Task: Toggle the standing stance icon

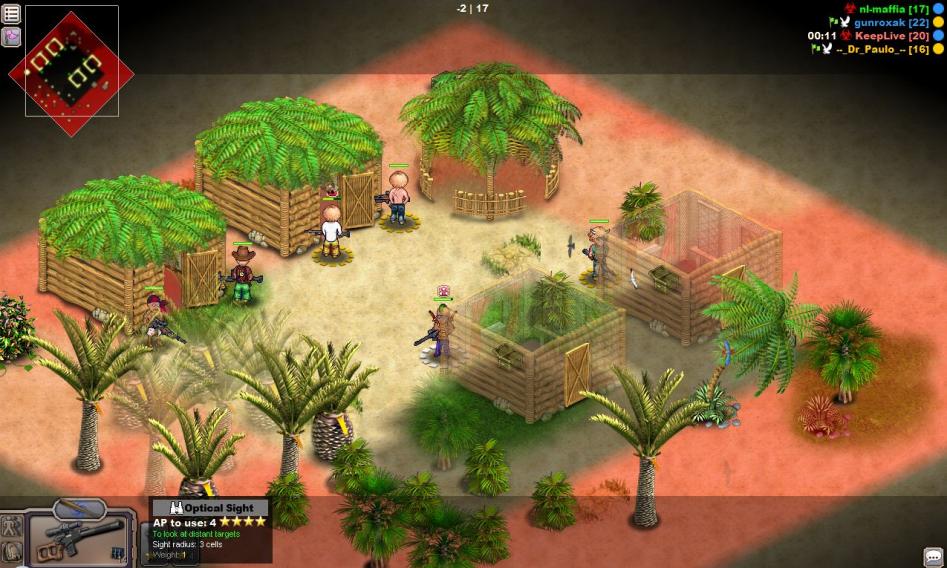Action: coord(12,525)
